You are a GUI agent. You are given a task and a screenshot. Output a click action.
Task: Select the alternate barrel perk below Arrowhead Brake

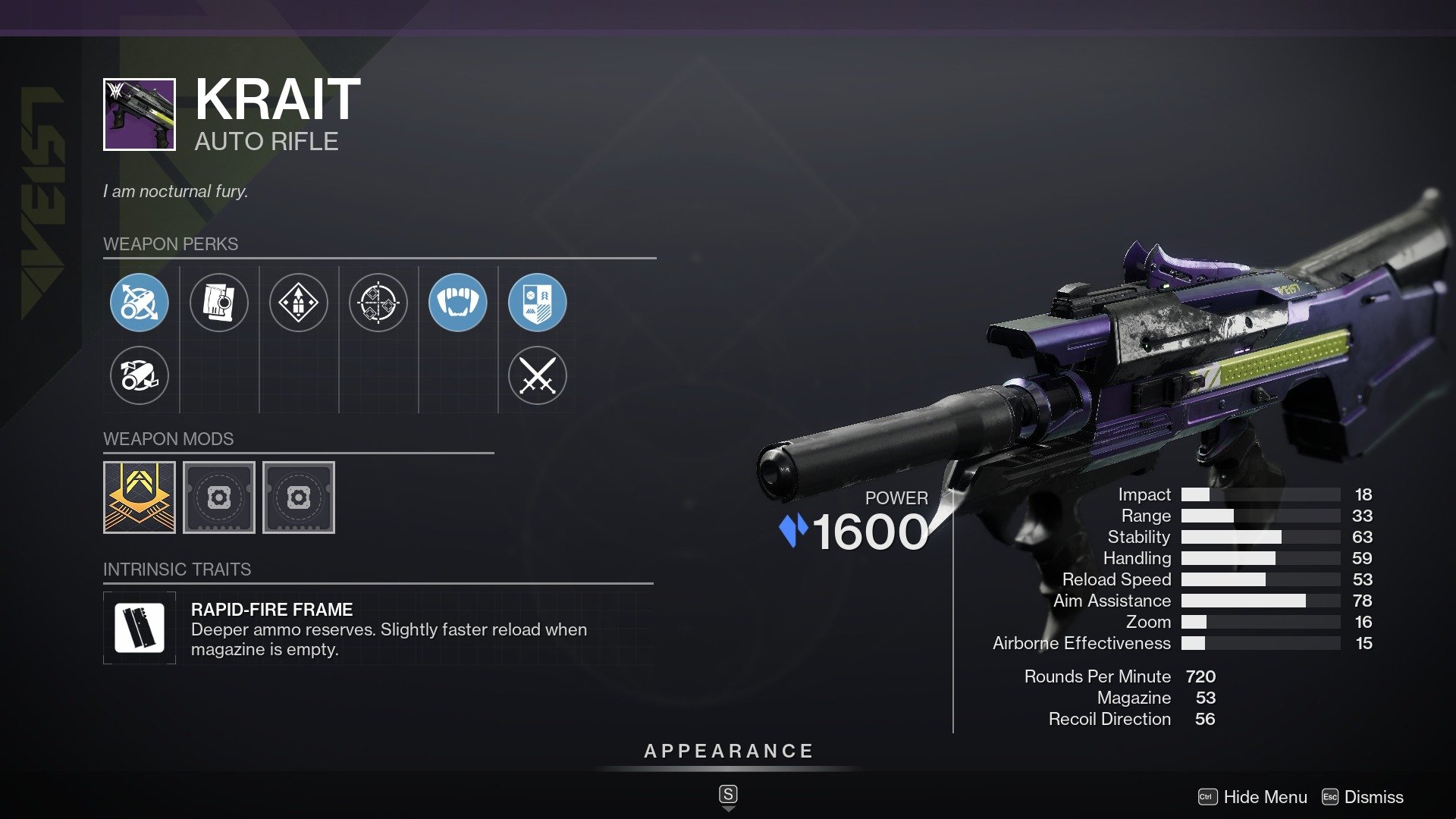coord(140,375)
